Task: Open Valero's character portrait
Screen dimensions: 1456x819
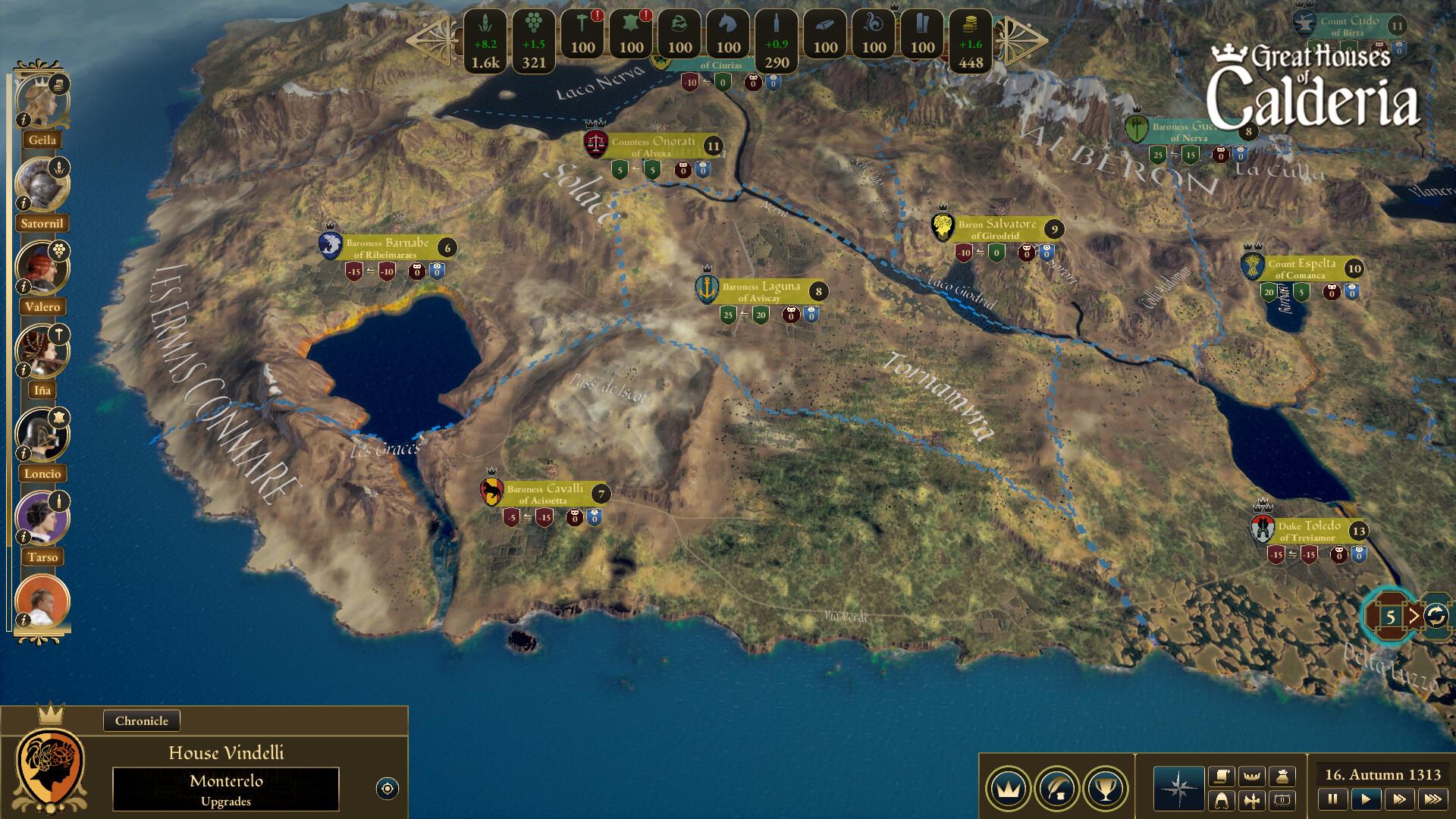Action: pos(41,268)
